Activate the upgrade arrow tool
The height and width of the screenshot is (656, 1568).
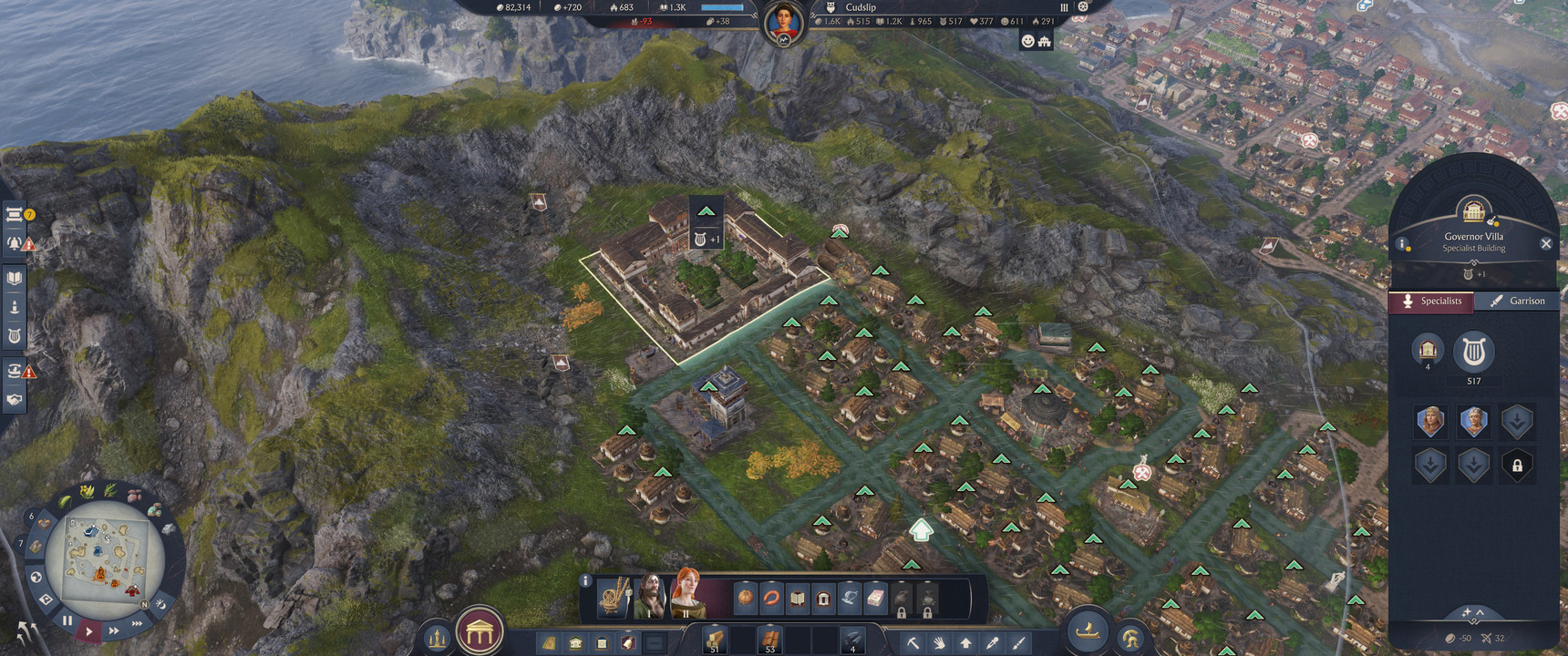coord(965,643)
